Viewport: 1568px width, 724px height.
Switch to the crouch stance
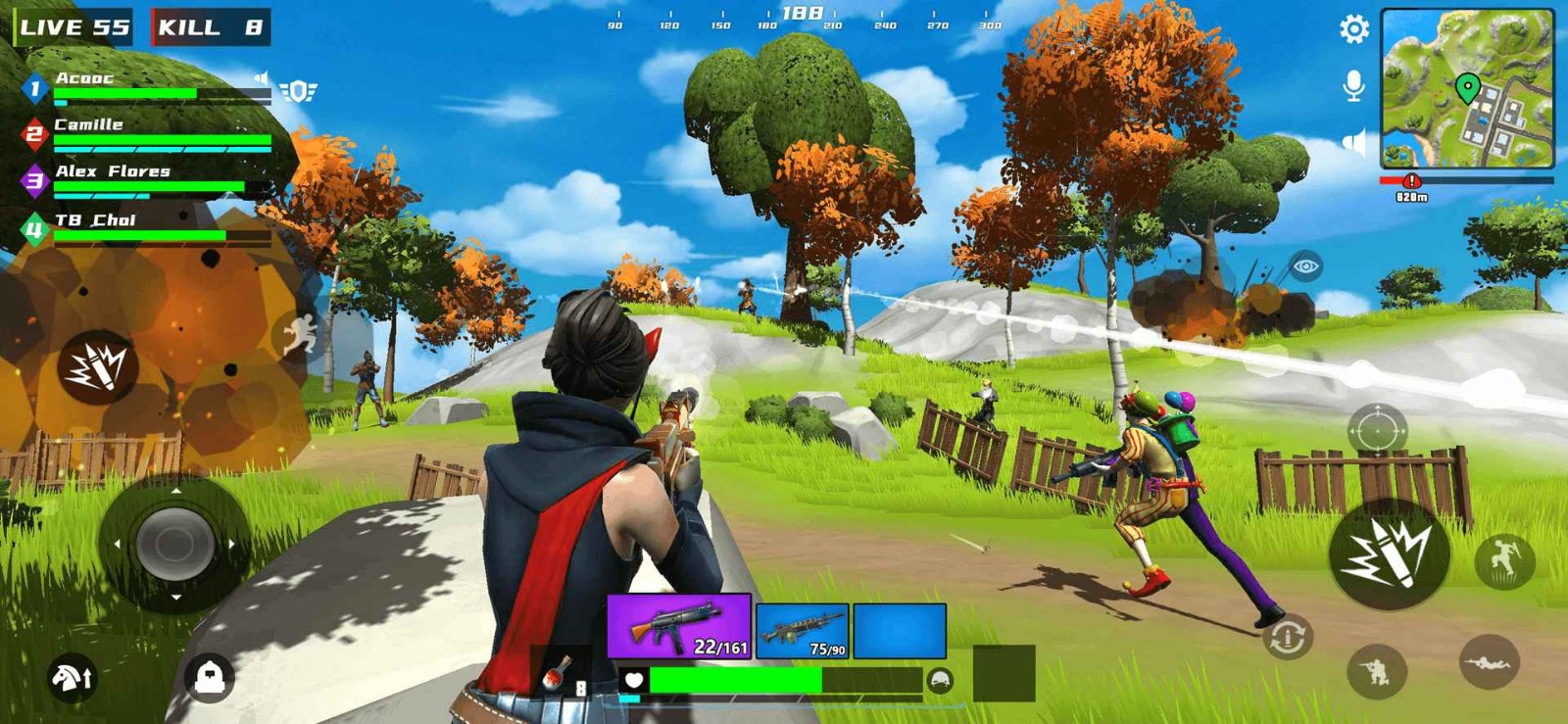[x=1376, y=671]
